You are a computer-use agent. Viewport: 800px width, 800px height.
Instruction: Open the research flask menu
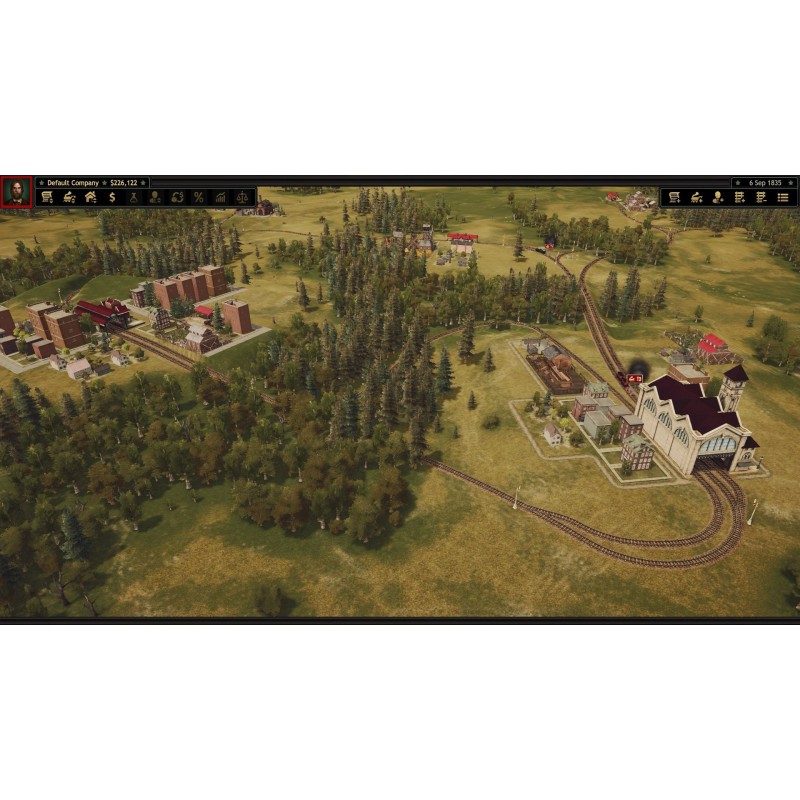pos(133,198)
